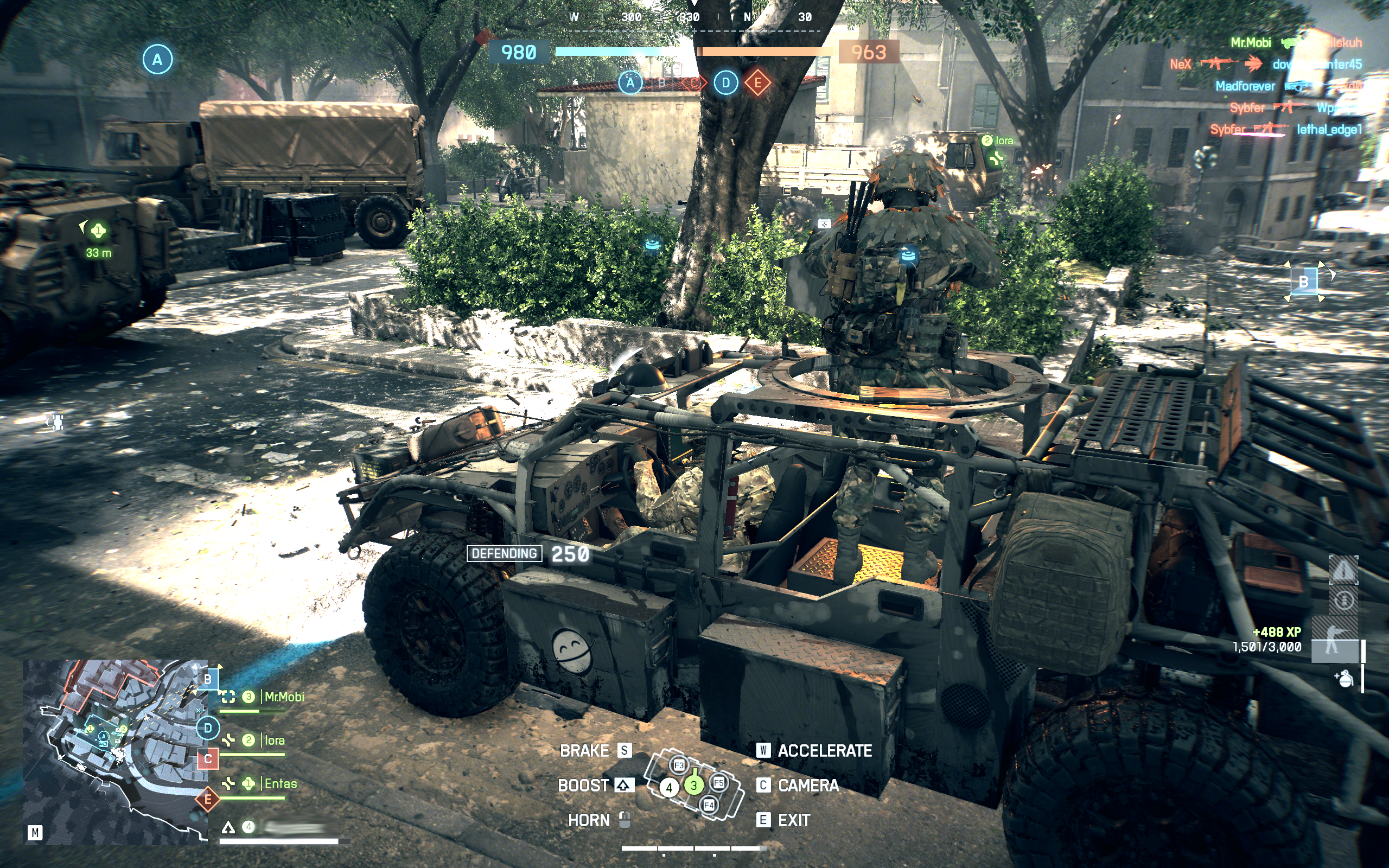Click the NeX kill feed entry
Viewport: 1389px width, 868px height.
(x=1181, y=65)
